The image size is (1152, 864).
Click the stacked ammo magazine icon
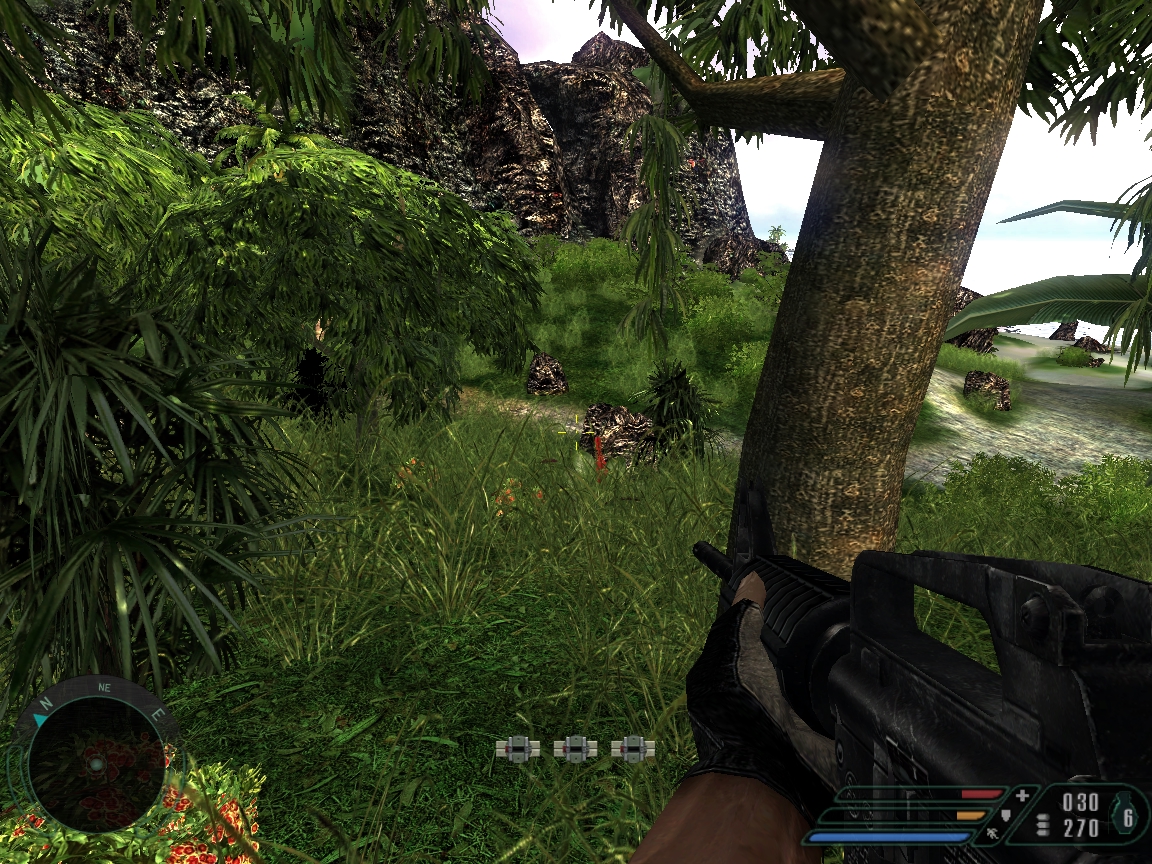(x=1044, y=824)
